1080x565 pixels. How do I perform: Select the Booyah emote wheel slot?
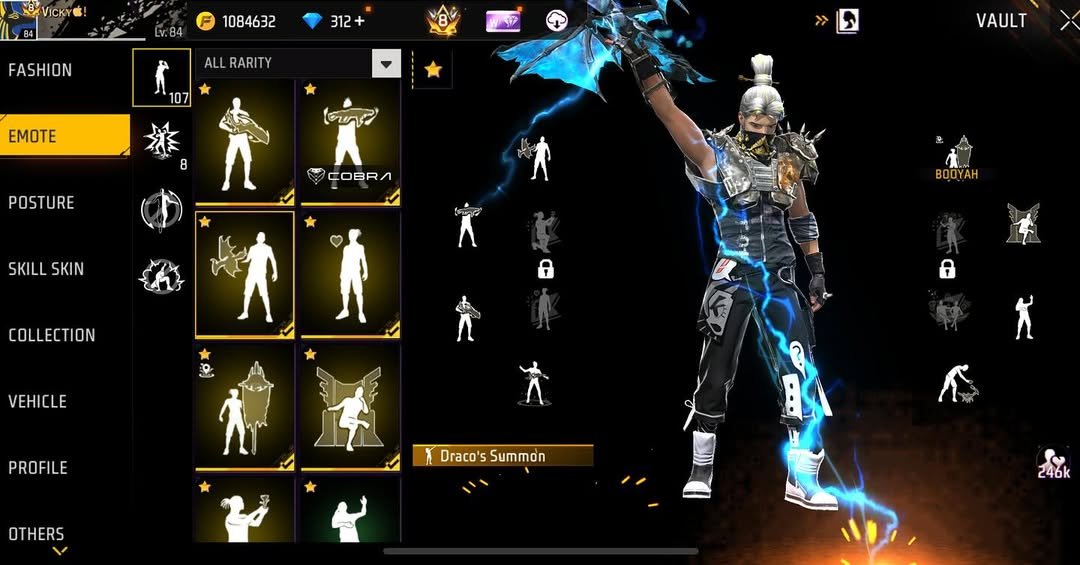click(957, 158)
